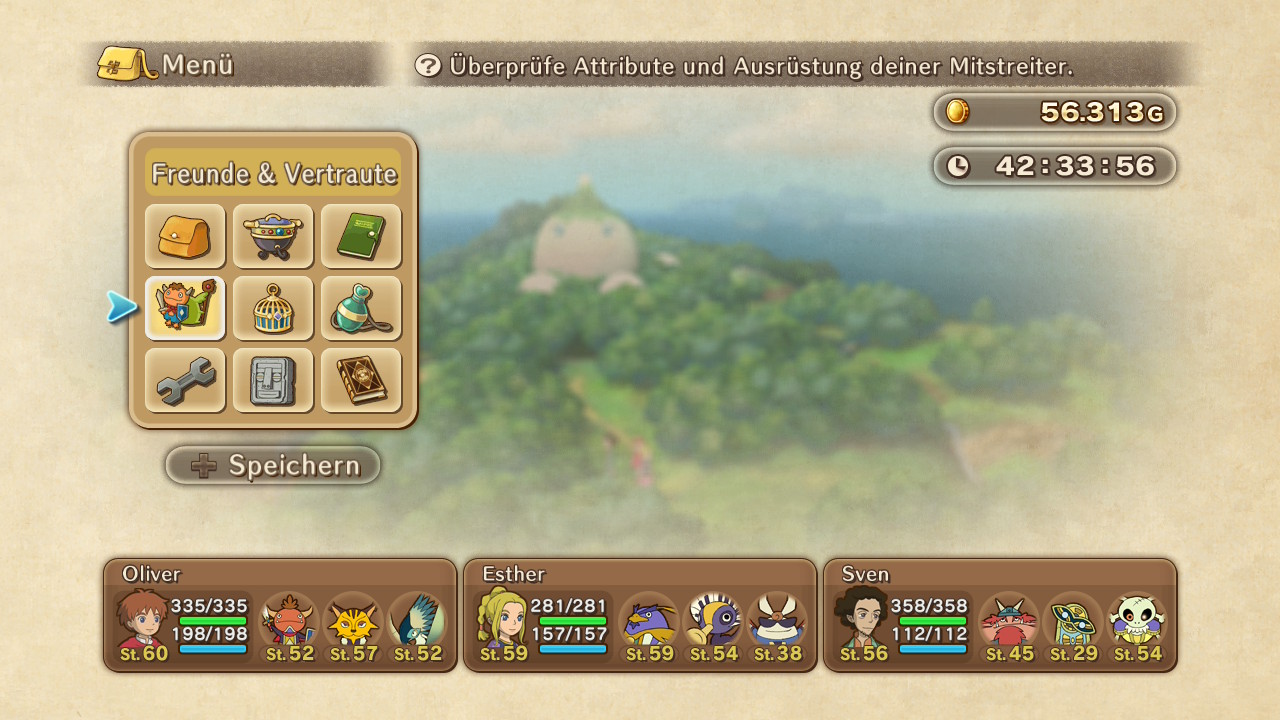Choose Esther's character portrait
The height and width of the screenshot is (720, 1280).
click(502, 622)
